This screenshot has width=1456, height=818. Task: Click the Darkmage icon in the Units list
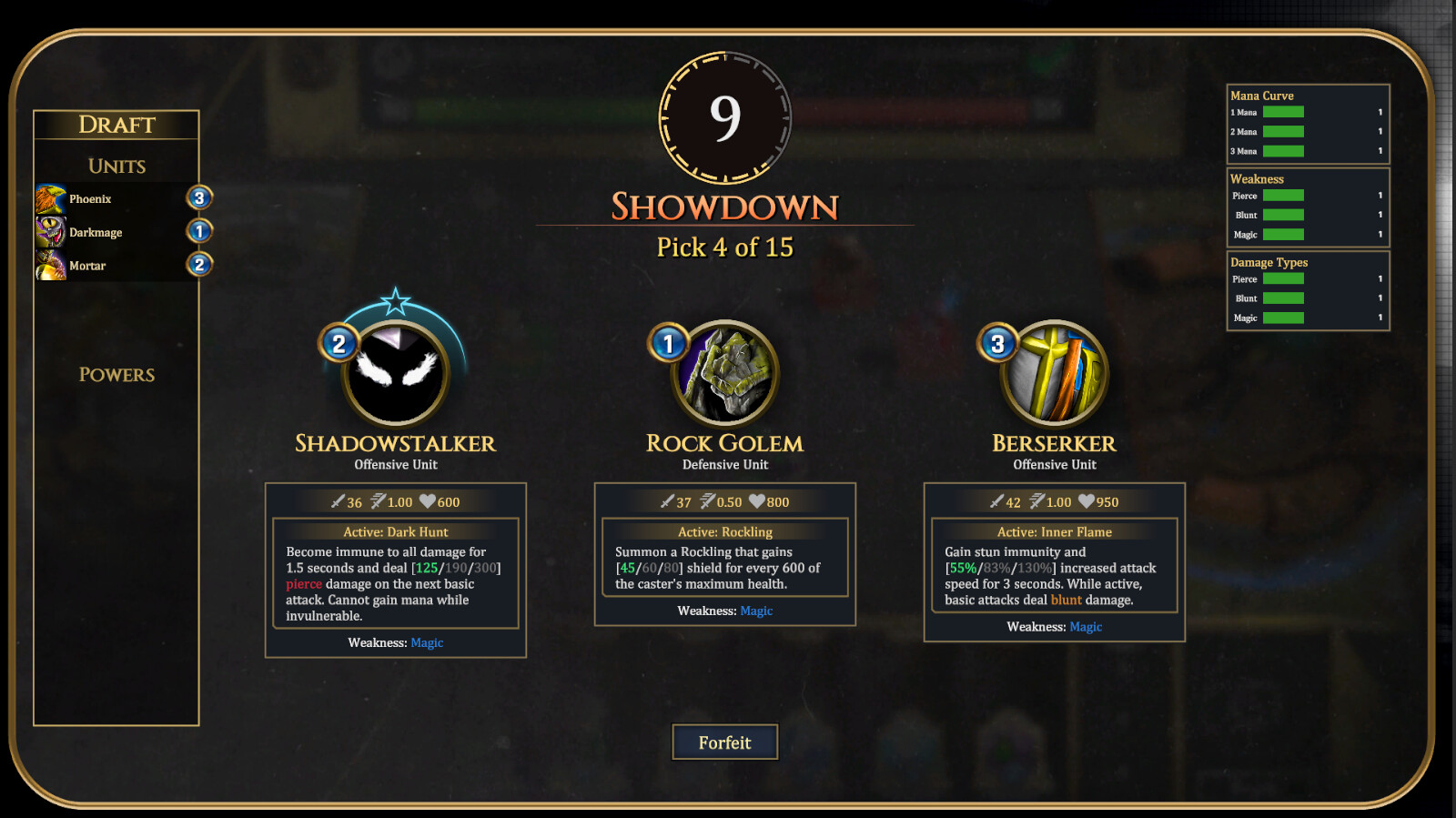pos(52,231)
